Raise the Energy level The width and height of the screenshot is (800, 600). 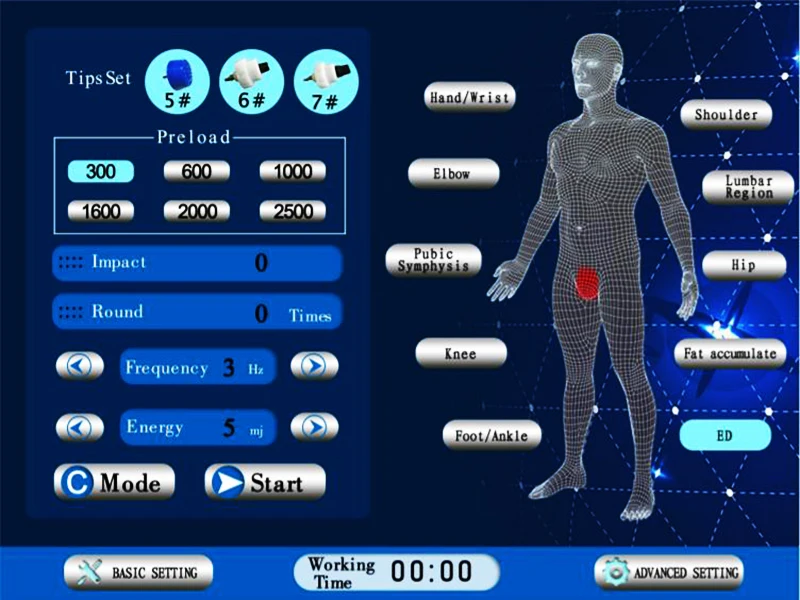tap(314, 427)
